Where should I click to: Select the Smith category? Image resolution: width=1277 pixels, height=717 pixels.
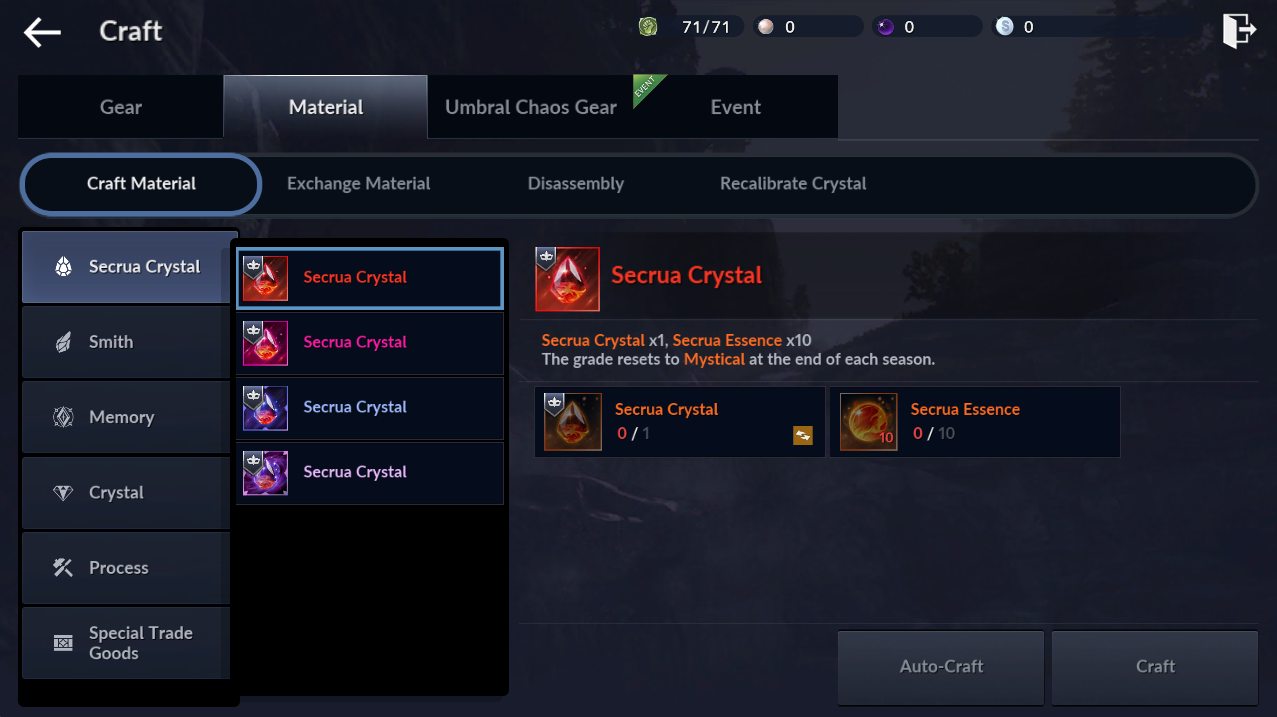126,342
